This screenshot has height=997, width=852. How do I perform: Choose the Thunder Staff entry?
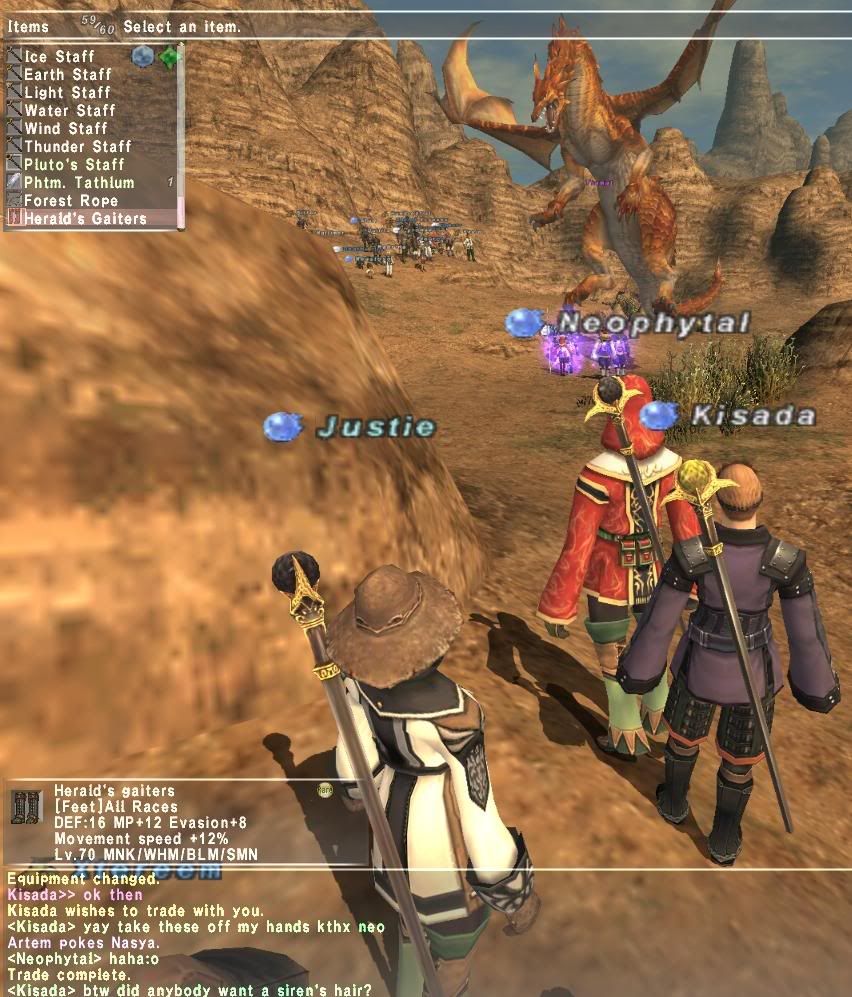pyautogui.click(x=76, y=146)
